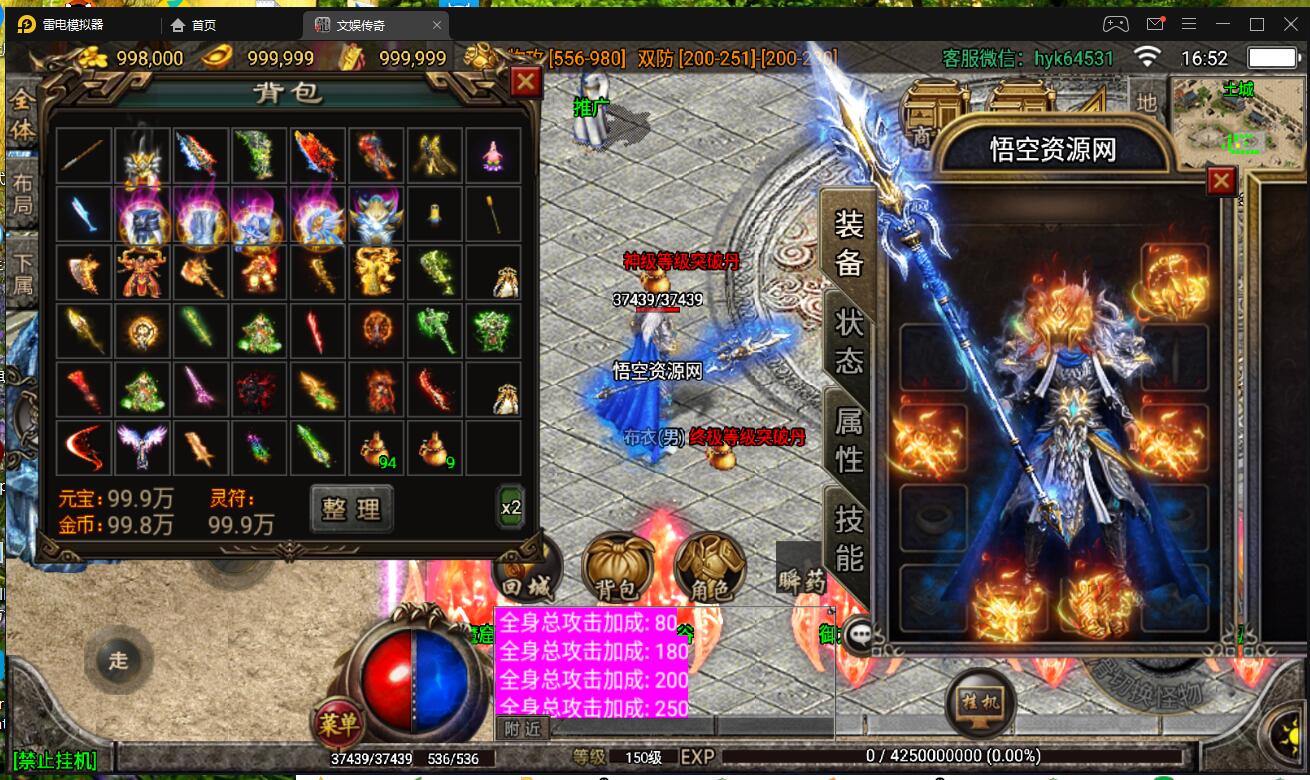The height and width of the screenshot is (780, 1310).
Task: Click the 菜单 menu button
Action: point(339,724)
